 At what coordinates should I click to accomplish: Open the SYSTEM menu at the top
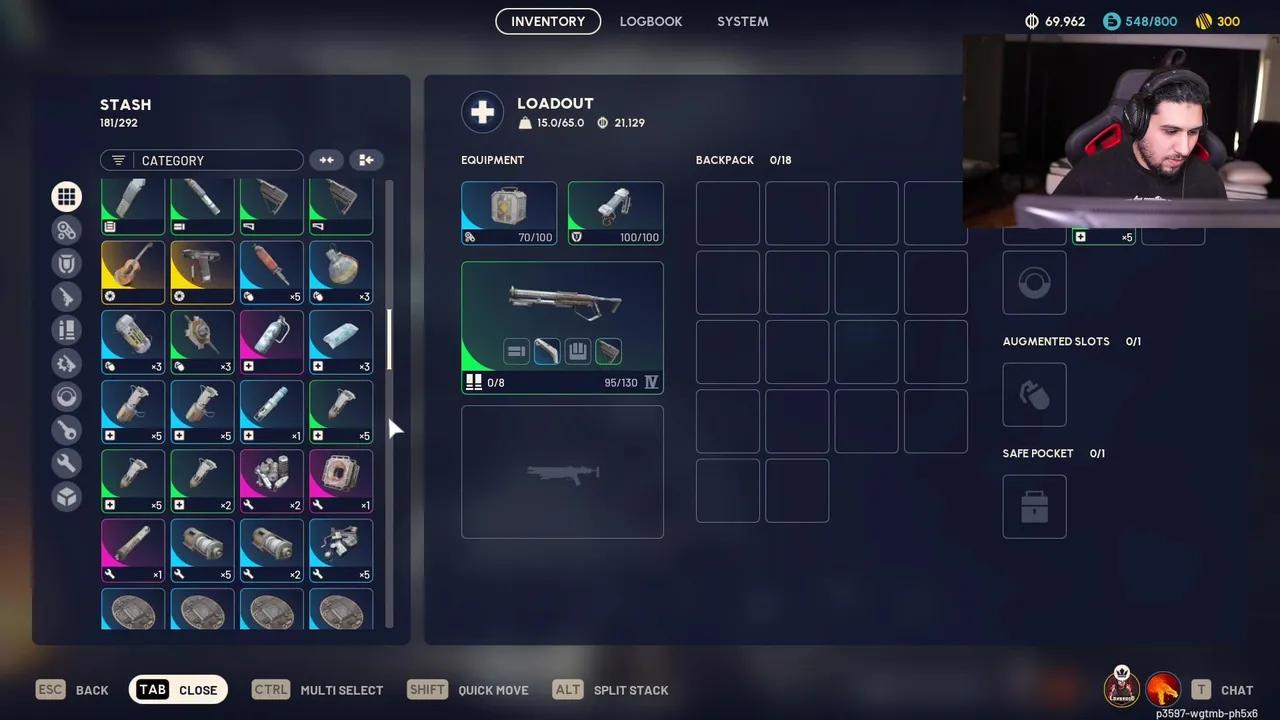[x=742, y=21]
